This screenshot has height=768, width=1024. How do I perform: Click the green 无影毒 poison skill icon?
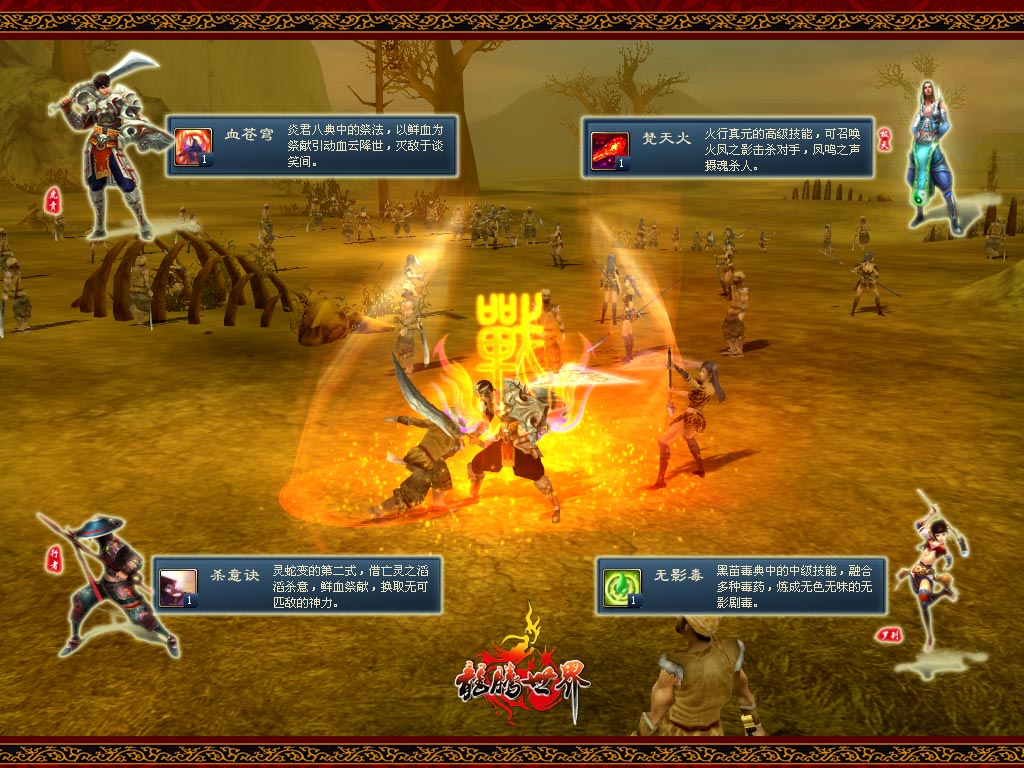click(x=621, y=588)
